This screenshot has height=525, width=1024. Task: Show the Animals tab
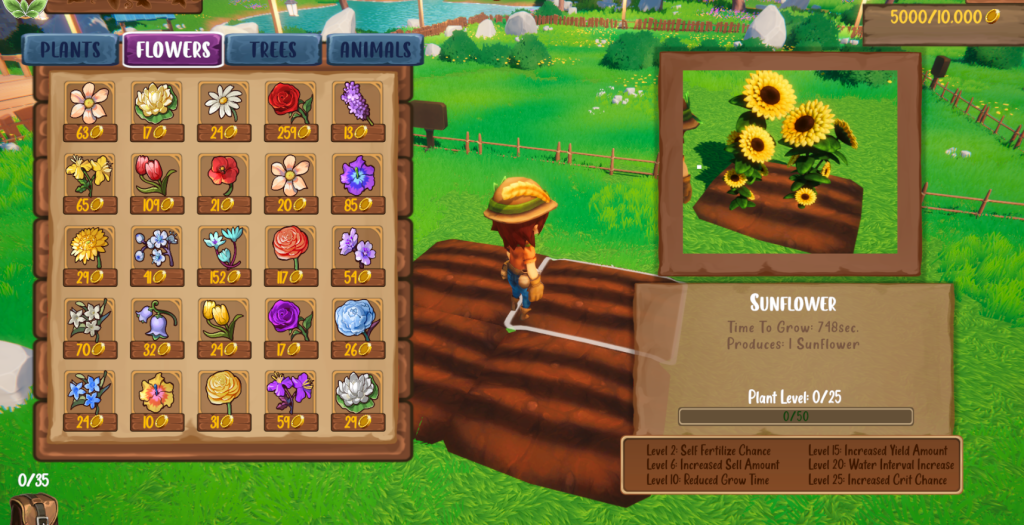(x=374, y=50)
